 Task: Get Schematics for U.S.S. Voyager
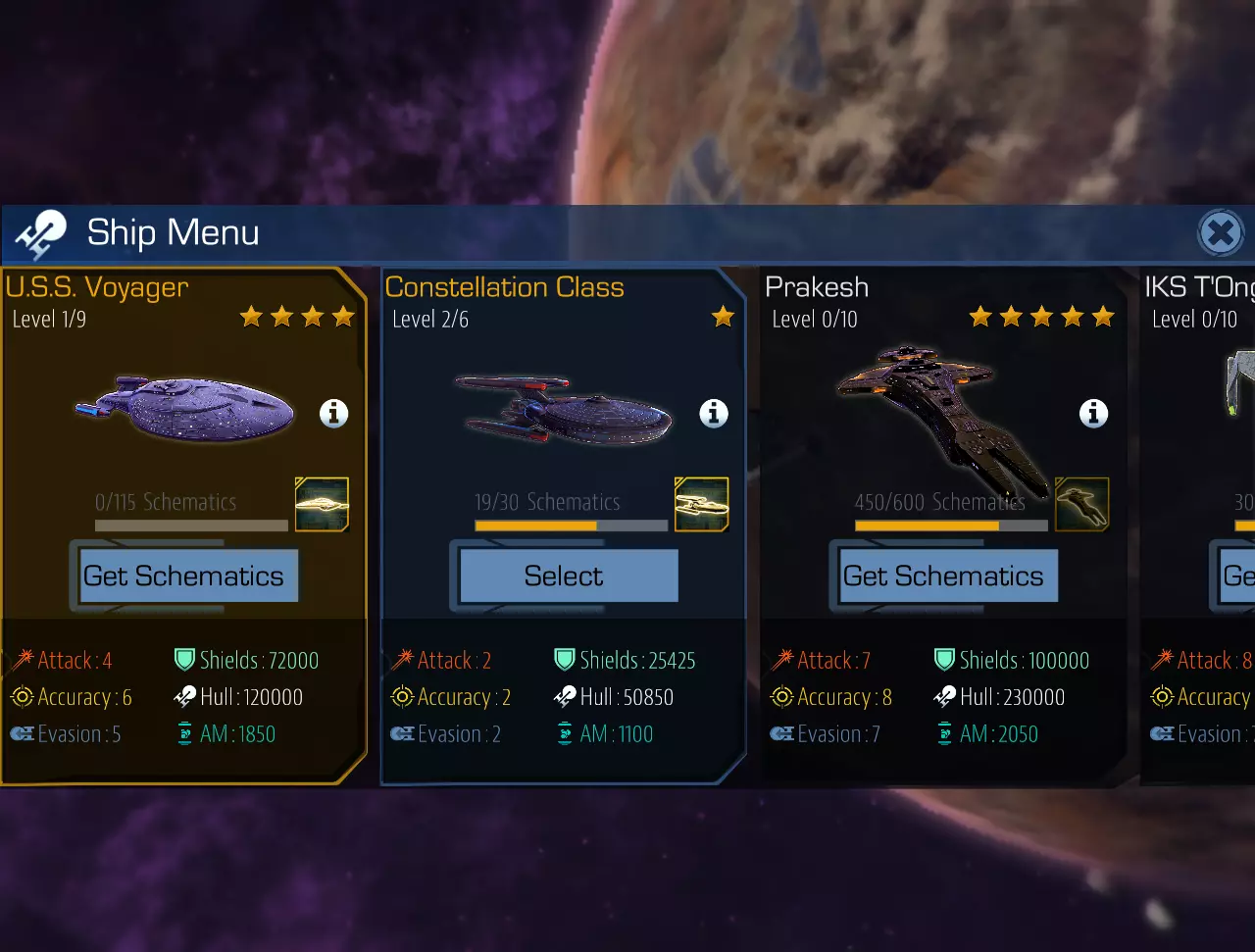(x=183, y=576)
